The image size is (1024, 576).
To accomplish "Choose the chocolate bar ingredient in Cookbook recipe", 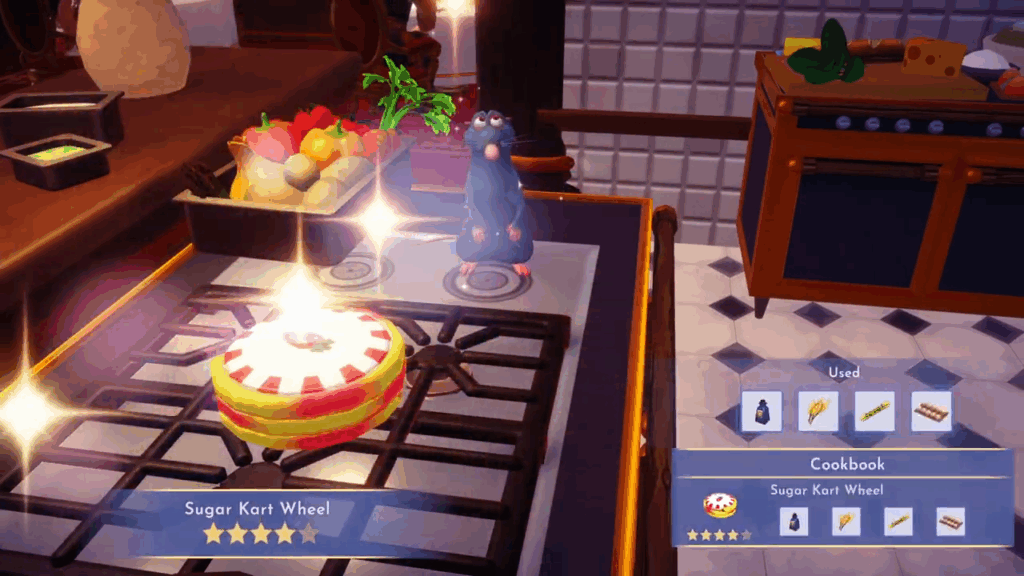I will point(950,520).
